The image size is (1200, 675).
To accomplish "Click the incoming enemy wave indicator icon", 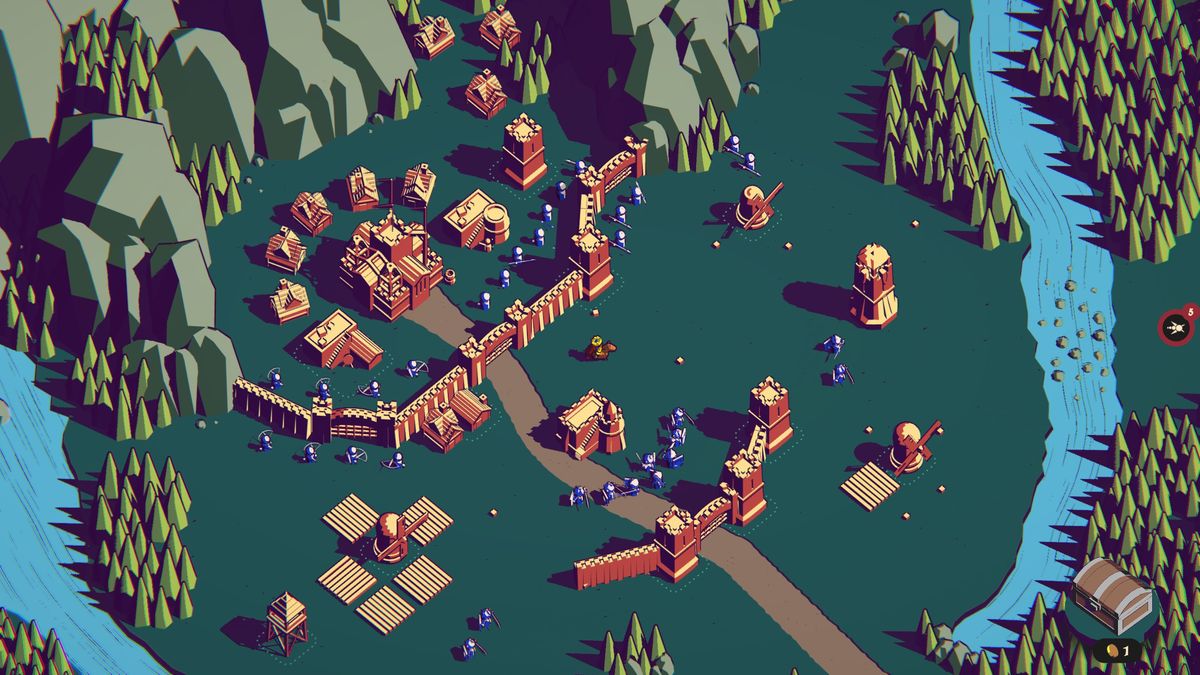I will 1175,327.
